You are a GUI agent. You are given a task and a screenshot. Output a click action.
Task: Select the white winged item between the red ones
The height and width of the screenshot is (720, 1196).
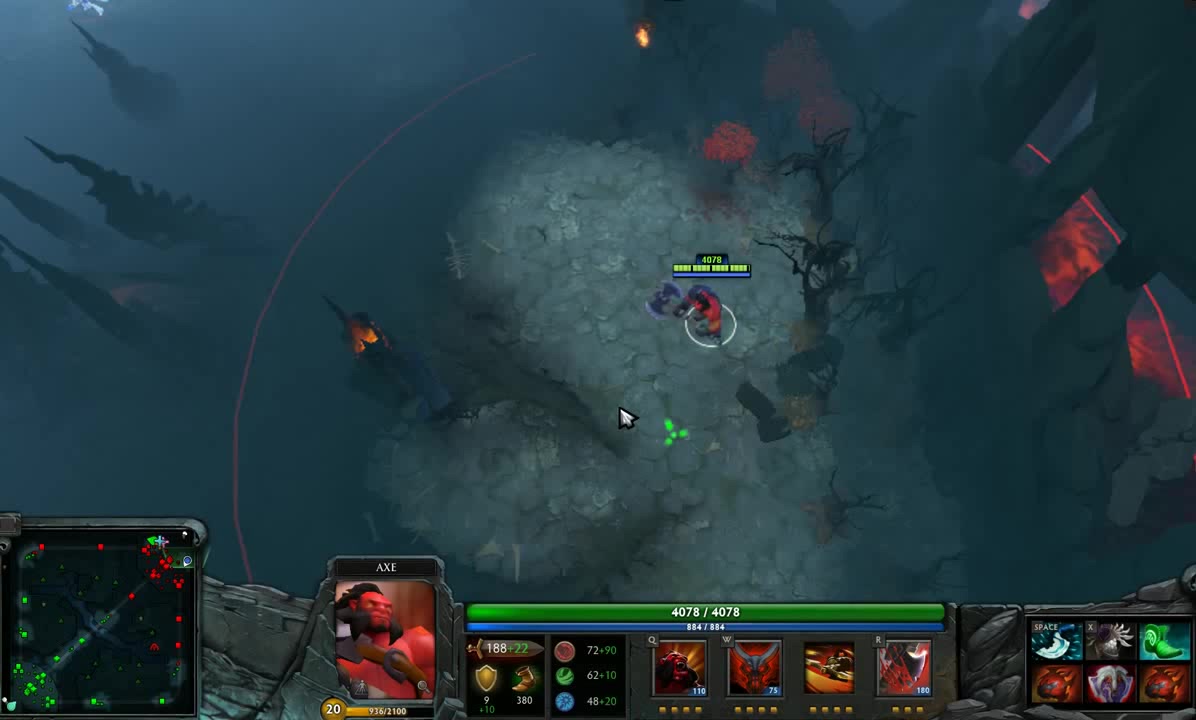coord(1109,685)
